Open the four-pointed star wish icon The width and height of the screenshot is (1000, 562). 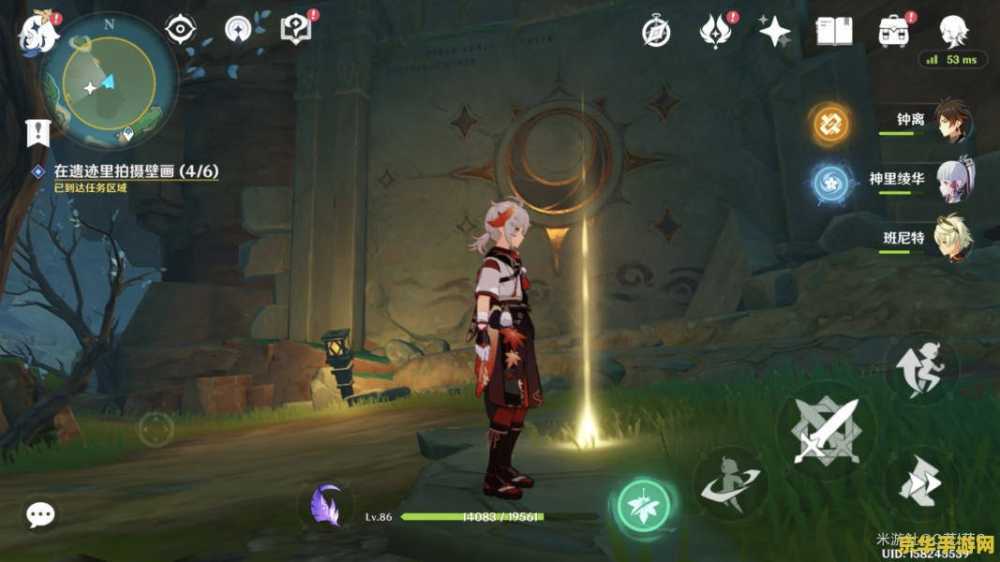pyautogui.click(x=774, y=32)
